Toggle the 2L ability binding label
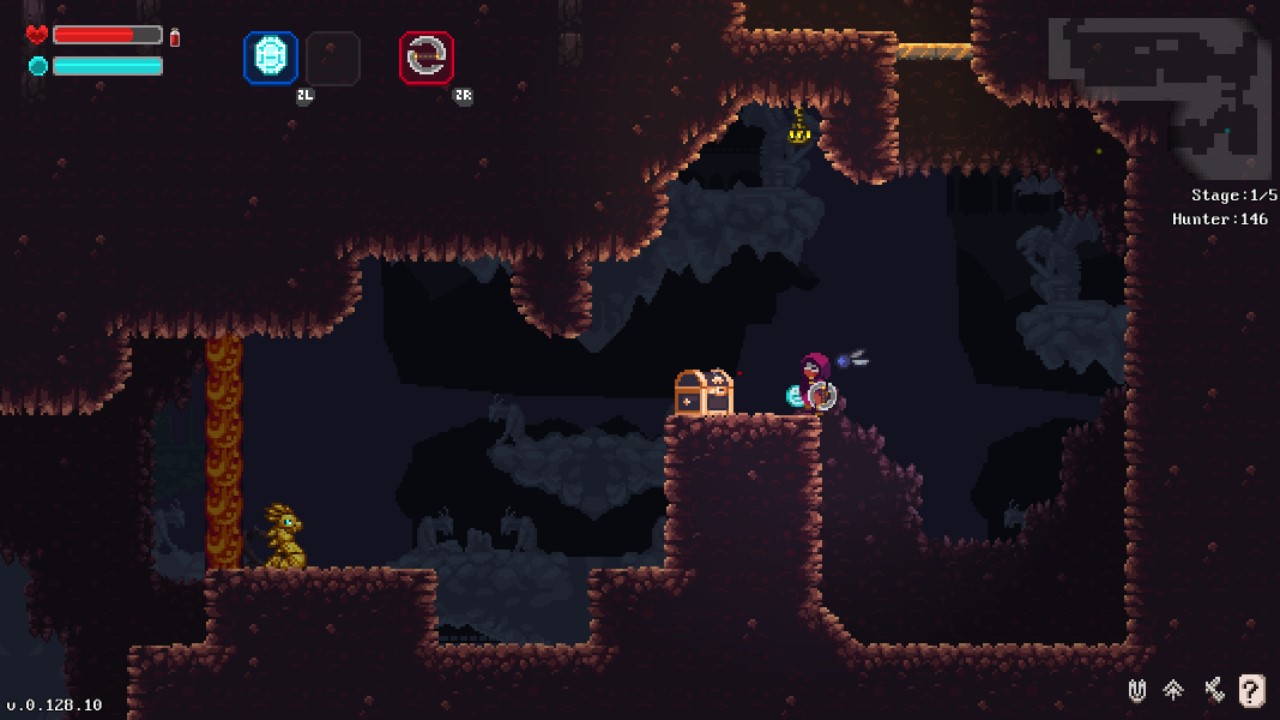 pos(305,96)
